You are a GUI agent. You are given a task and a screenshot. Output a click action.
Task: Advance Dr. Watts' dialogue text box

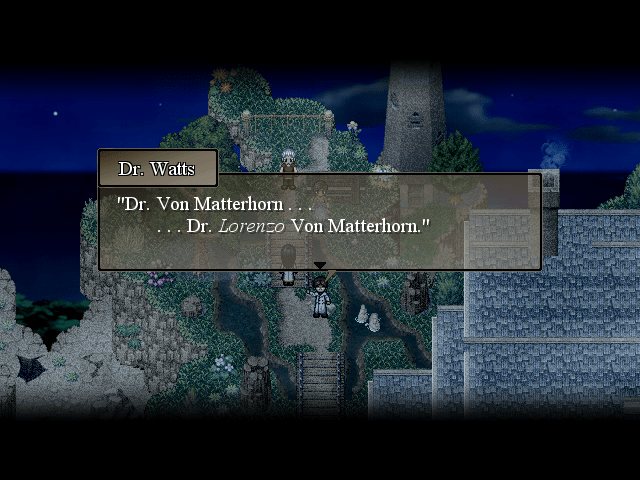[319, 222]
